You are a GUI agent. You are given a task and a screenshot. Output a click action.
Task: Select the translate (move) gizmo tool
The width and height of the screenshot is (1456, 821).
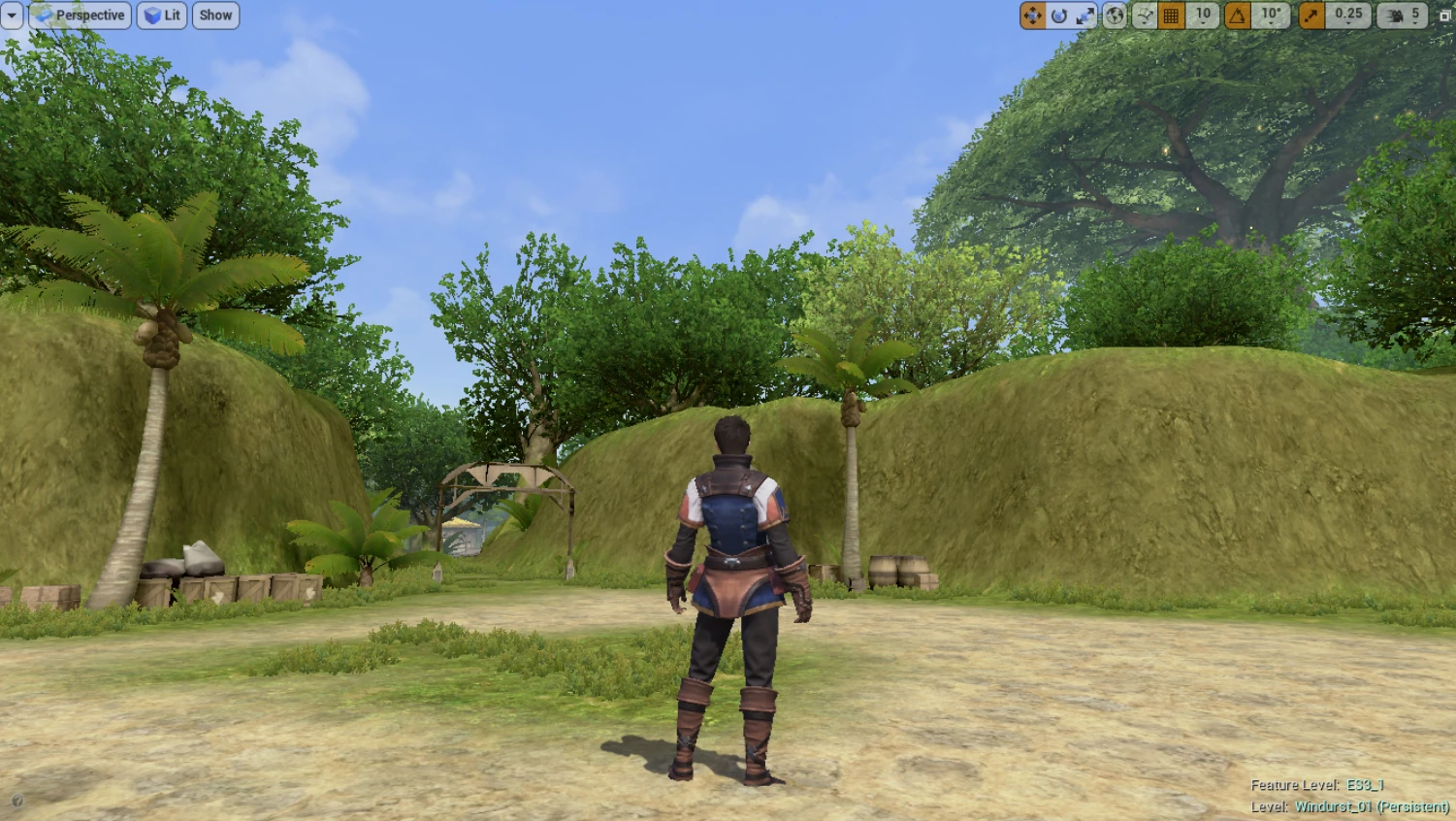1032,16
